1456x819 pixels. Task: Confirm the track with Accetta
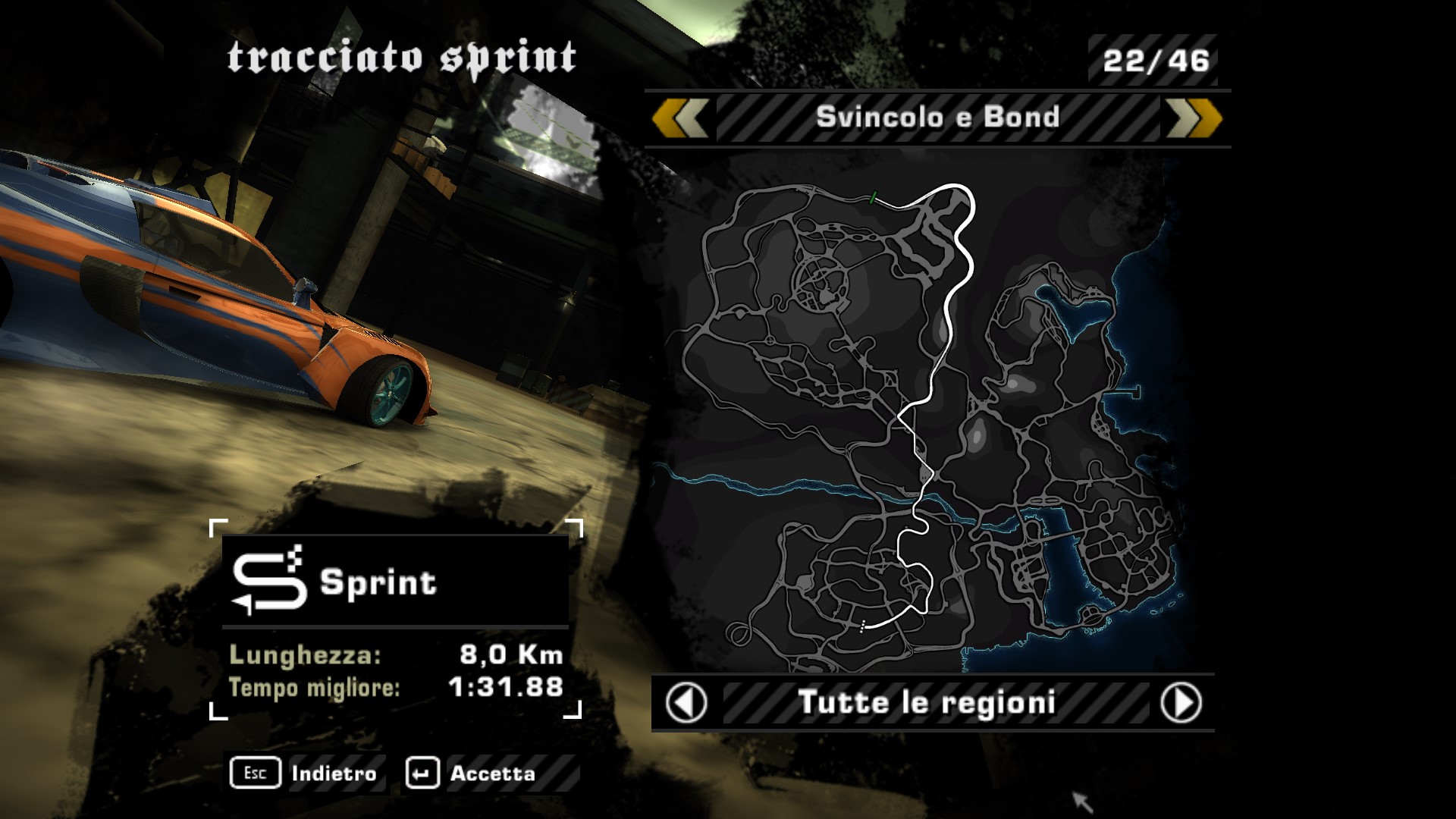point(472,773)
